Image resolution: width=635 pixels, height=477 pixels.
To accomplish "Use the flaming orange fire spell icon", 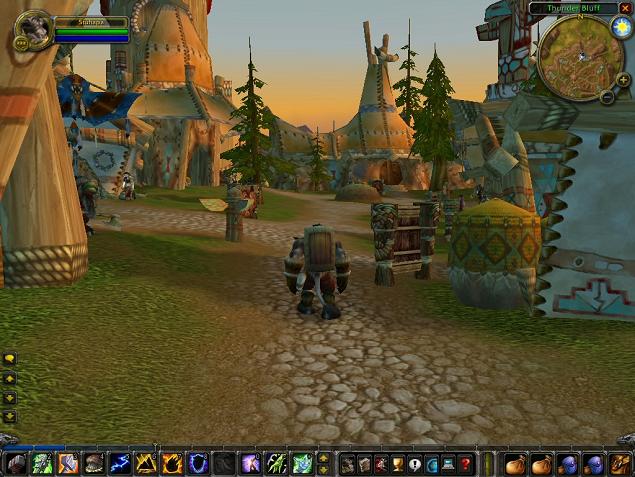I will 172,464.
